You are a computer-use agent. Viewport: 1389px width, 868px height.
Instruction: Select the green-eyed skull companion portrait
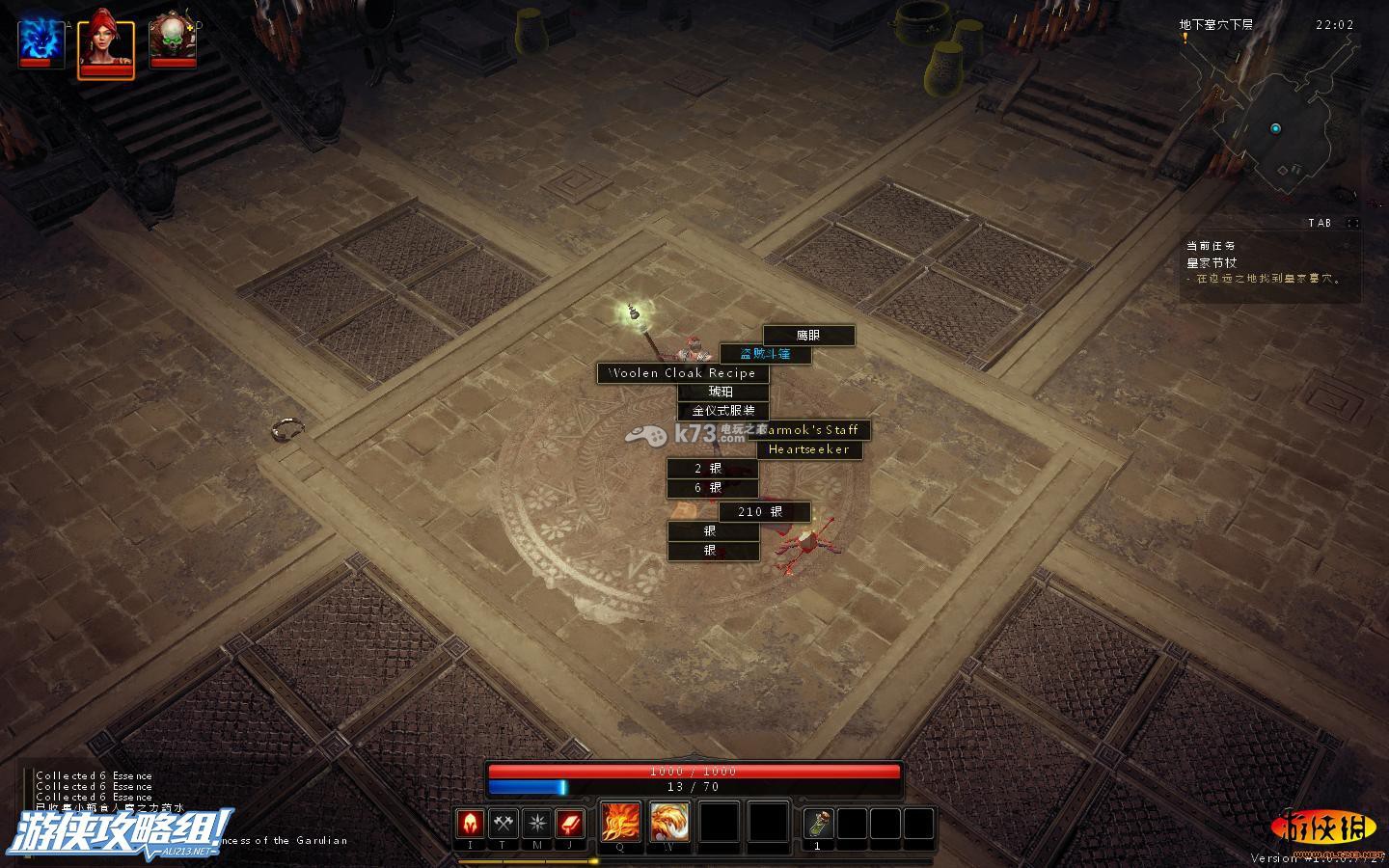[173, 42]
